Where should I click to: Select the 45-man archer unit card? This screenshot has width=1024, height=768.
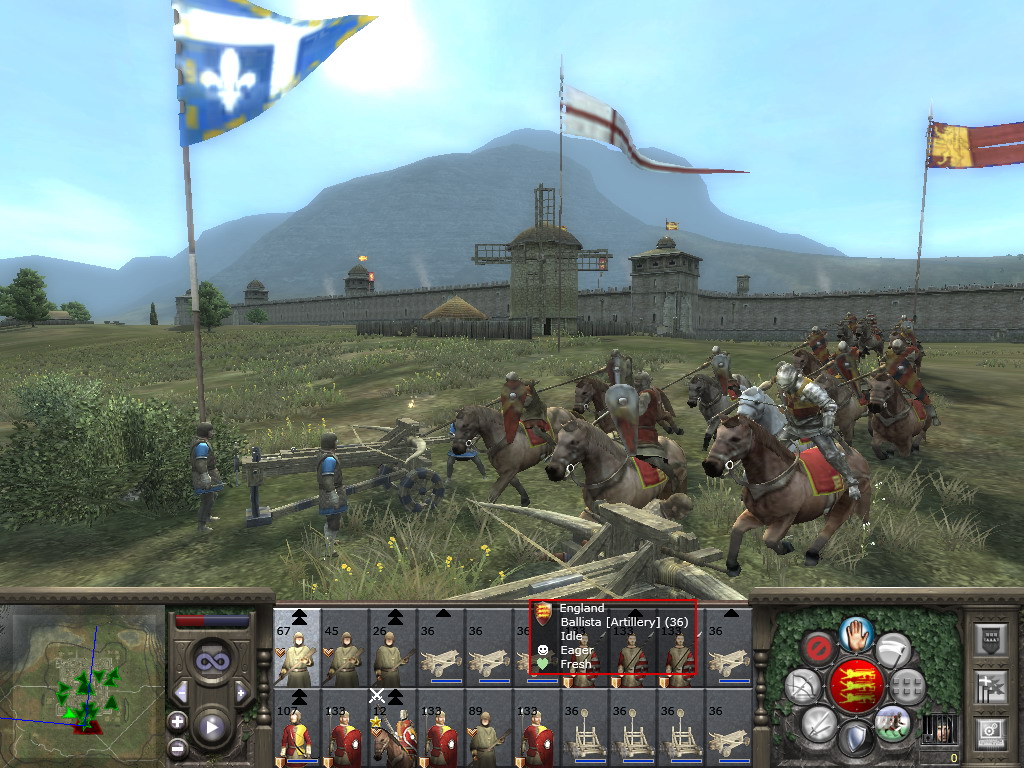point(345,648)
